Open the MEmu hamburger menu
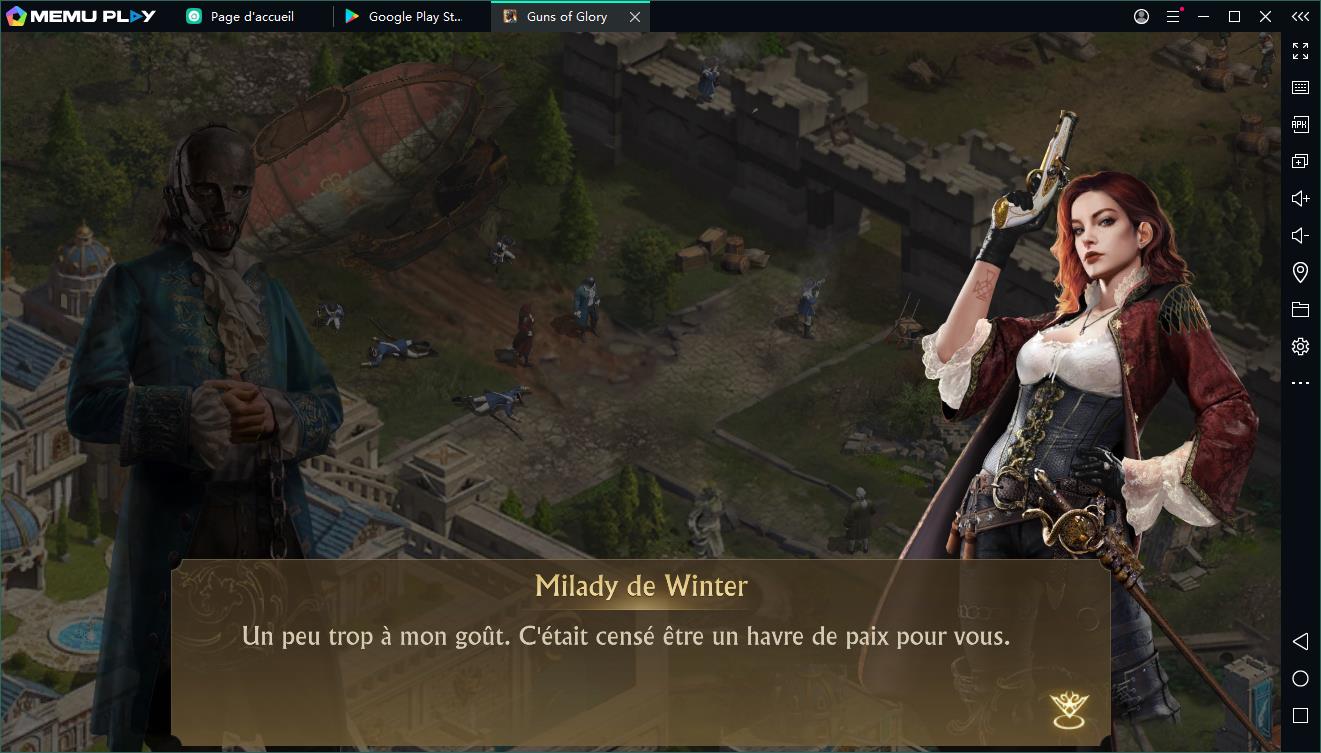Screen dimensions: 1321x753 (x=1173, y=17)
